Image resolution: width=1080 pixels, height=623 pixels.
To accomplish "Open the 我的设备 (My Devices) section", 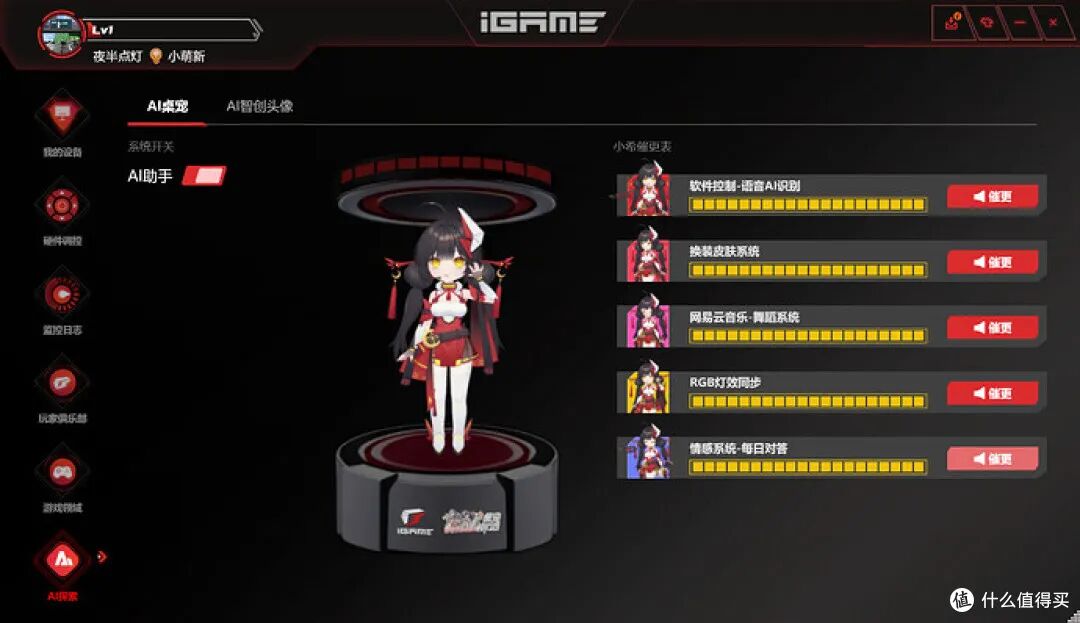I will tap(62, 118).
